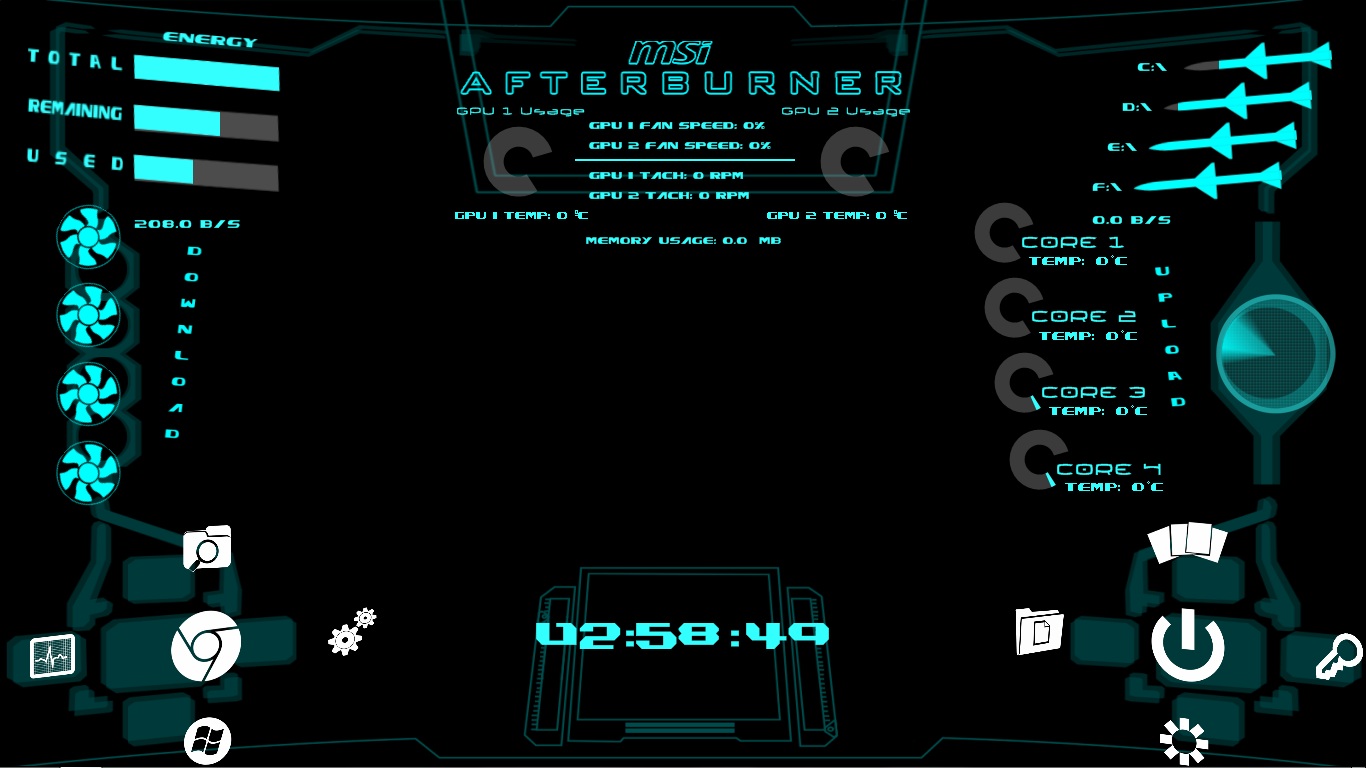Viewport: 1366px width, 768px height.
Task: Click the Core 1 temperature readout
Action: click(x=1080, y=260)
